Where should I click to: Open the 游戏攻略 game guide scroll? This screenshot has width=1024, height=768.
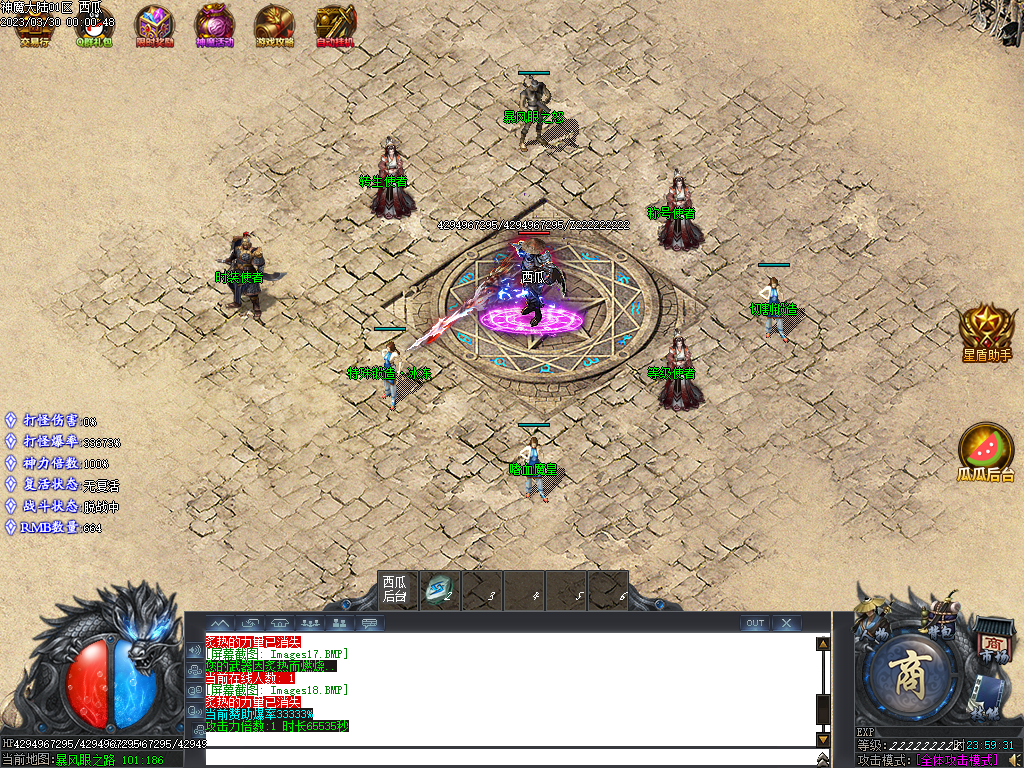pos(274,27)
